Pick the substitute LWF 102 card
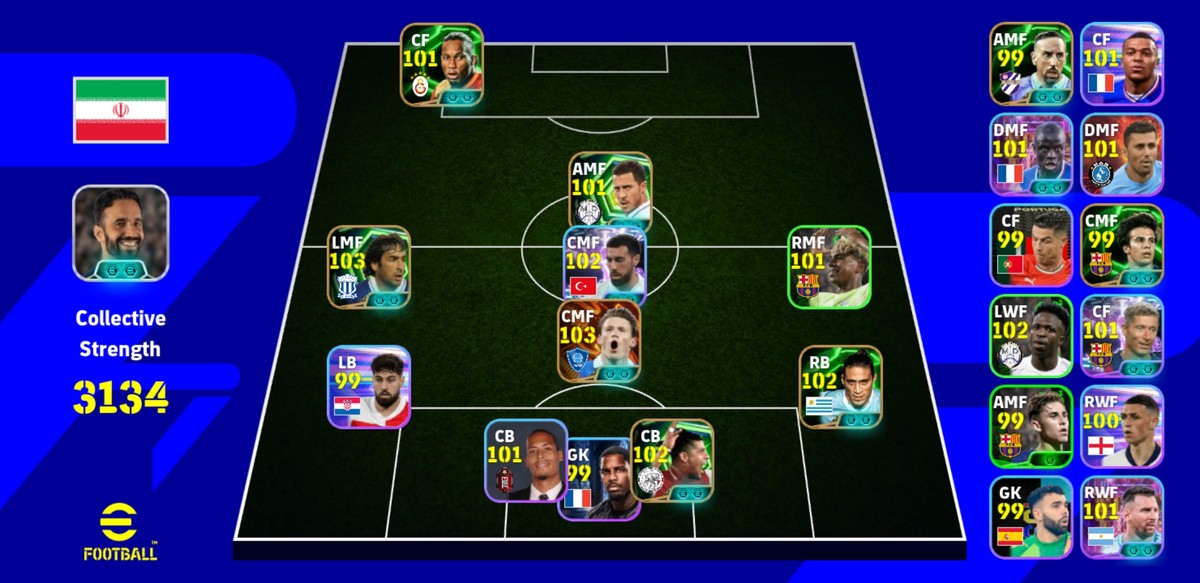This screenshot has height=583, width=1200. tap(1031, 336)
